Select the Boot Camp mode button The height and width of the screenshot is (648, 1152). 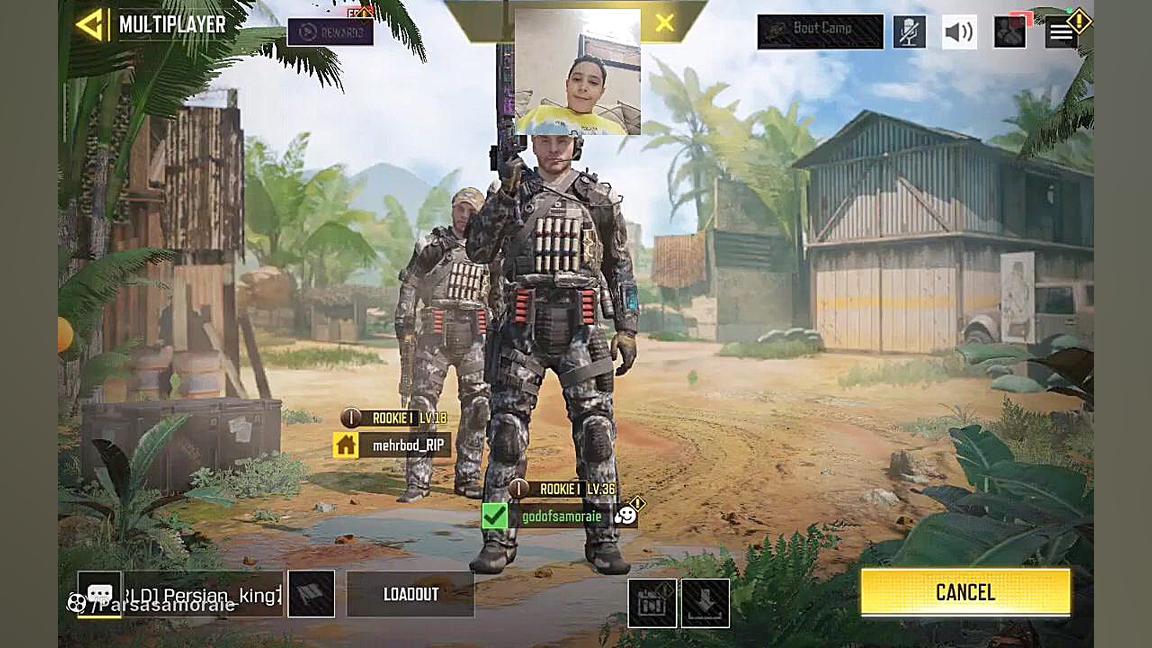click(x=820, y=31)
